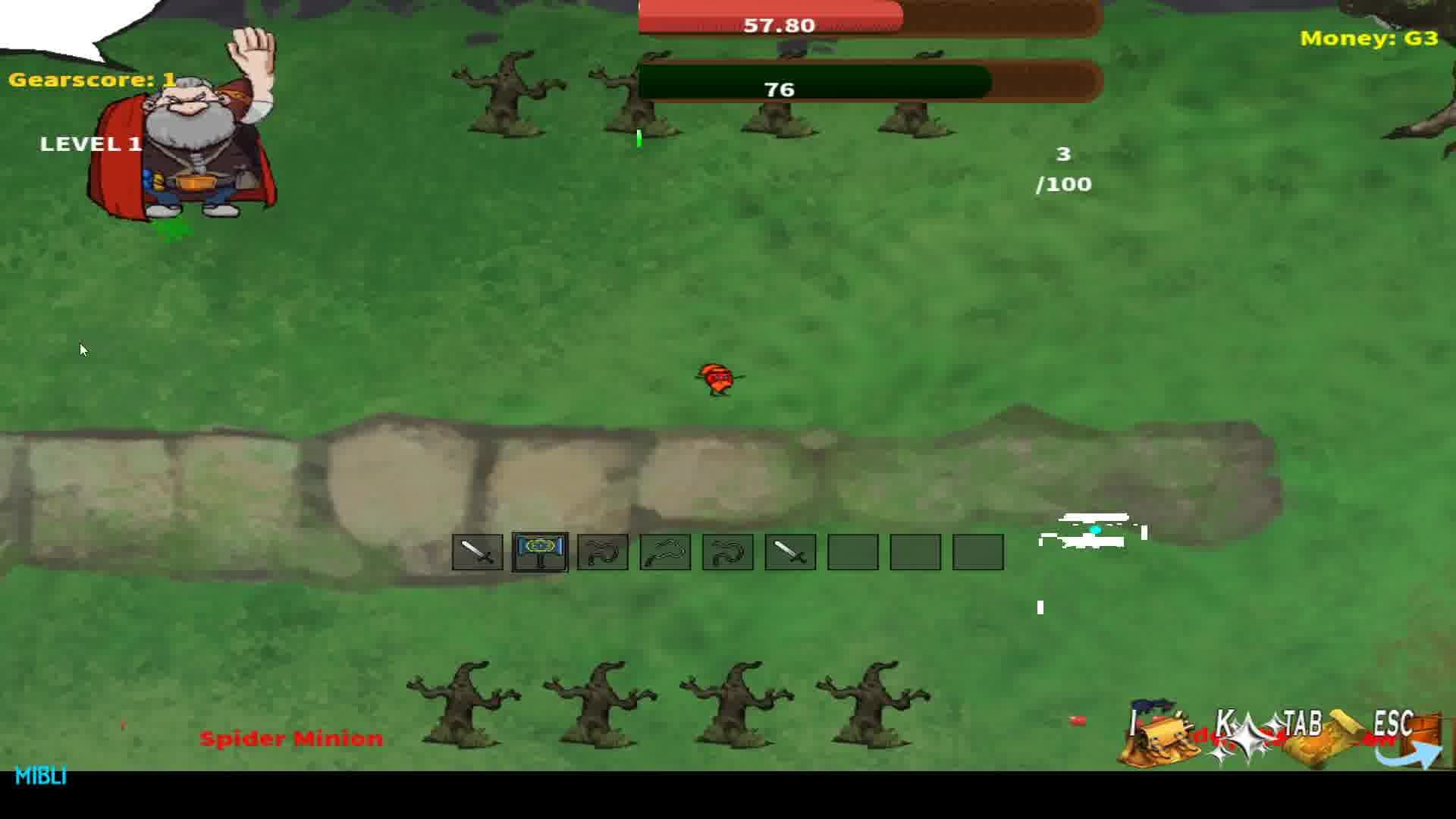Image resolution: width=1456 pixels, height=819 pixels.
Task: Select the whip in the fourth hotbar slot
Action: tap(664, 551)
